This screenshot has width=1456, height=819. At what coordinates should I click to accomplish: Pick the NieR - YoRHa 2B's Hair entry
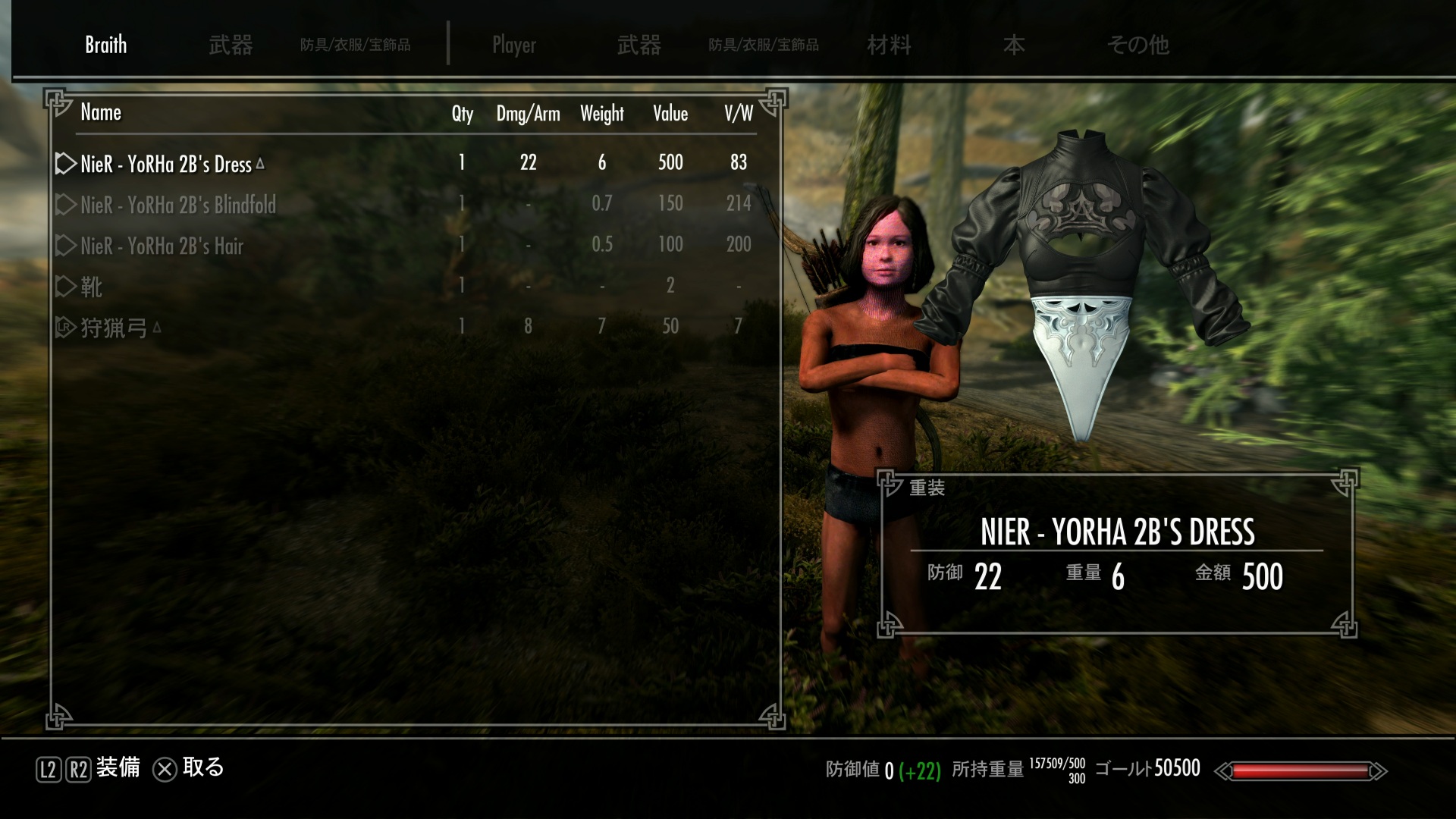pos(162,246)
